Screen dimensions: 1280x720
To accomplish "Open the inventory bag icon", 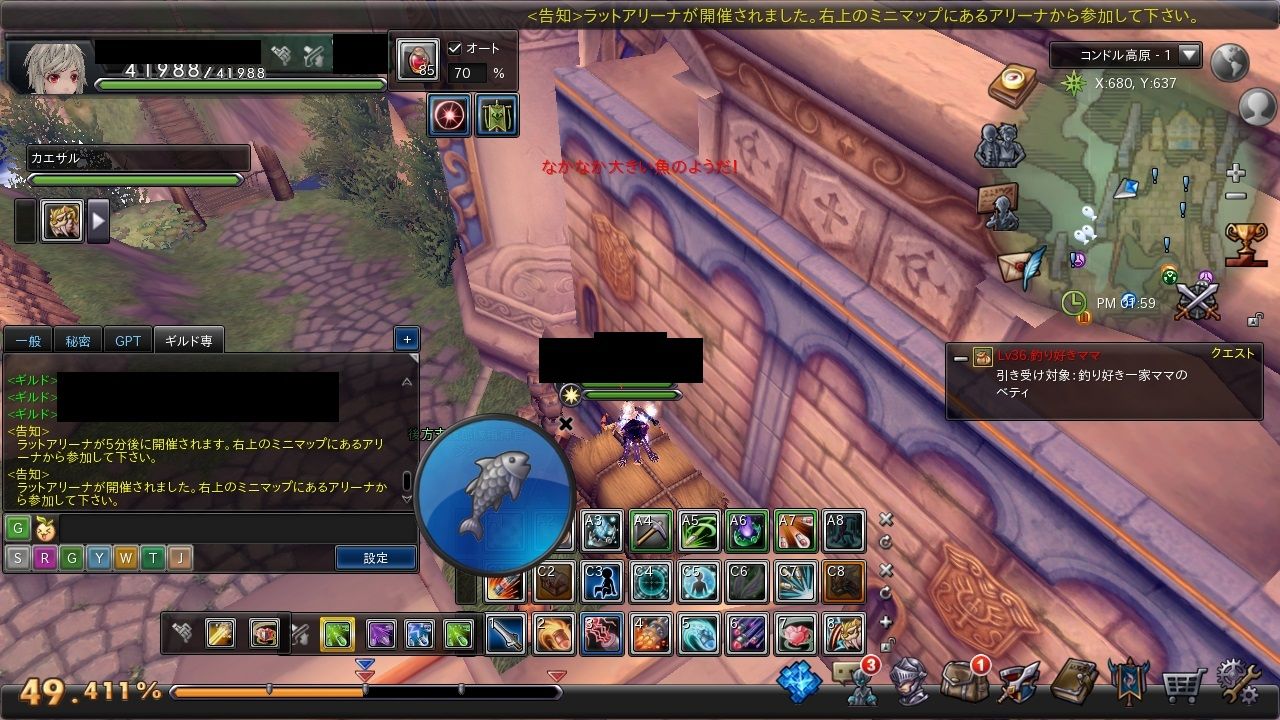I will [x=964, y=682].
